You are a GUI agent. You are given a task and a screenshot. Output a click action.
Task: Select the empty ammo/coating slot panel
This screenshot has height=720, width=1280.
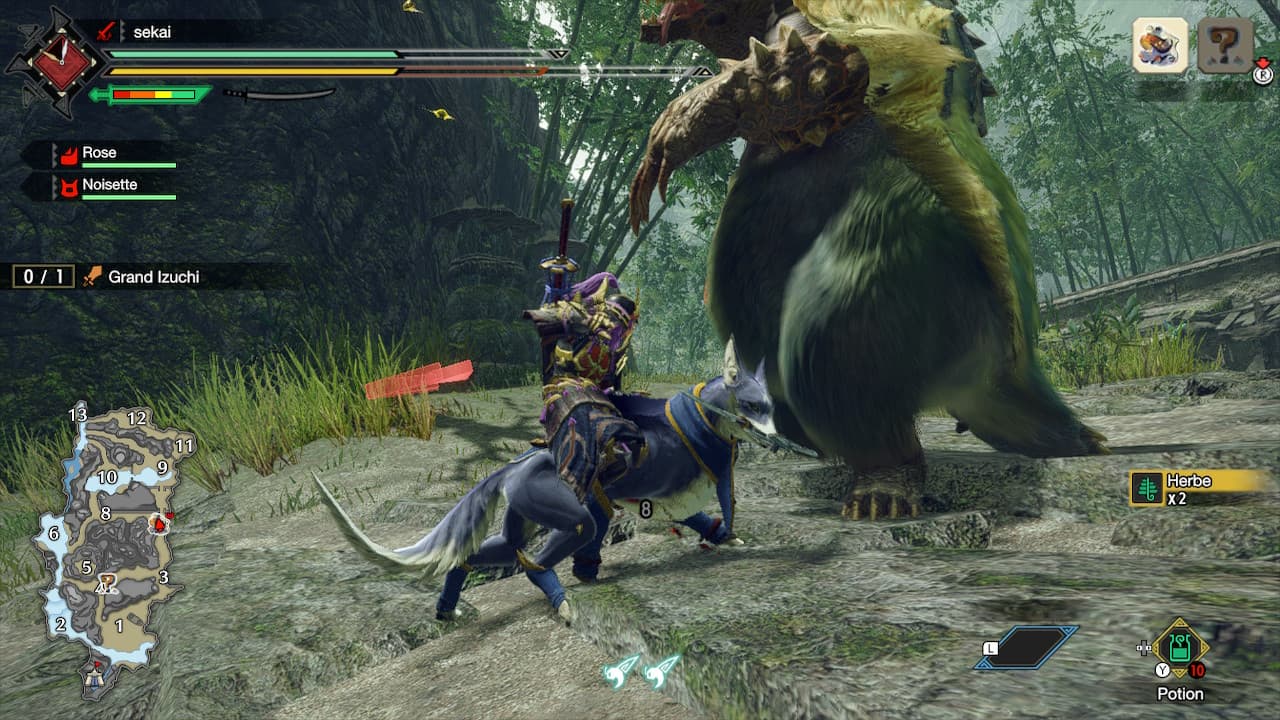coord(1028,647)
